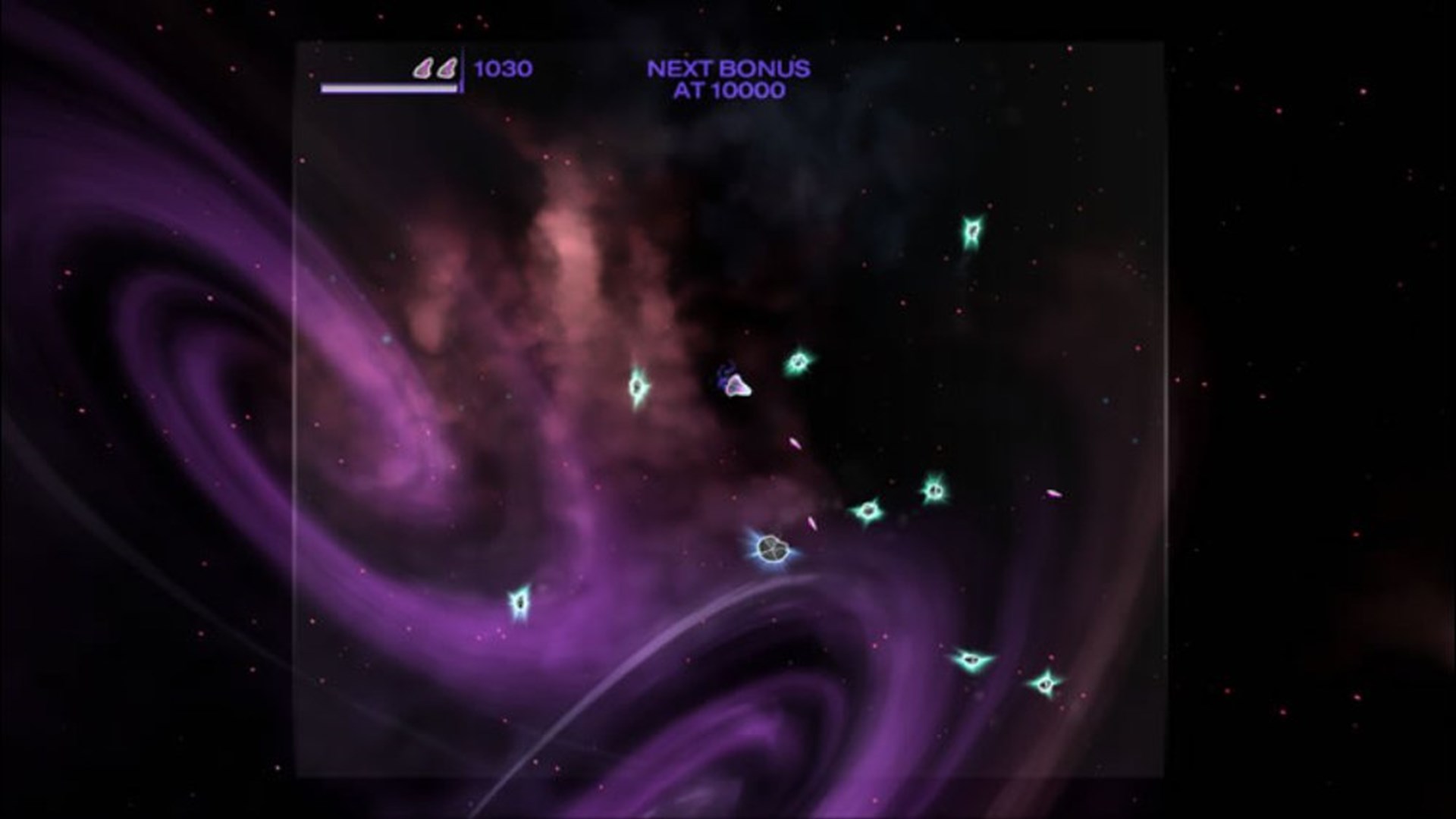Click the pink projectile below the mine
This screenshot has height=819, width=1456.
coord(810,522)
